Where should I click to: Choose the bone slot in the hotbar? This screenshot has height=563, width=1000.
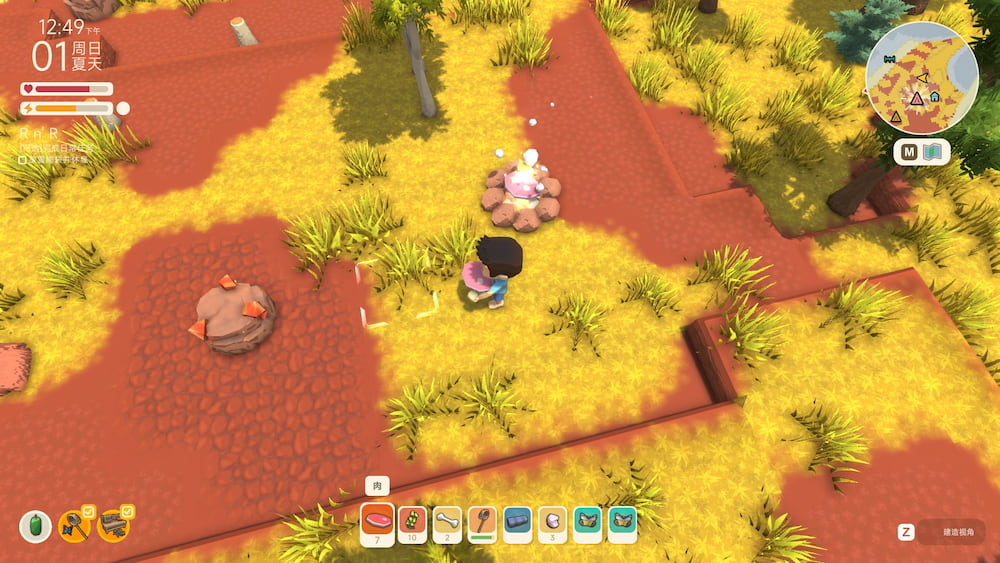point(448,523)
